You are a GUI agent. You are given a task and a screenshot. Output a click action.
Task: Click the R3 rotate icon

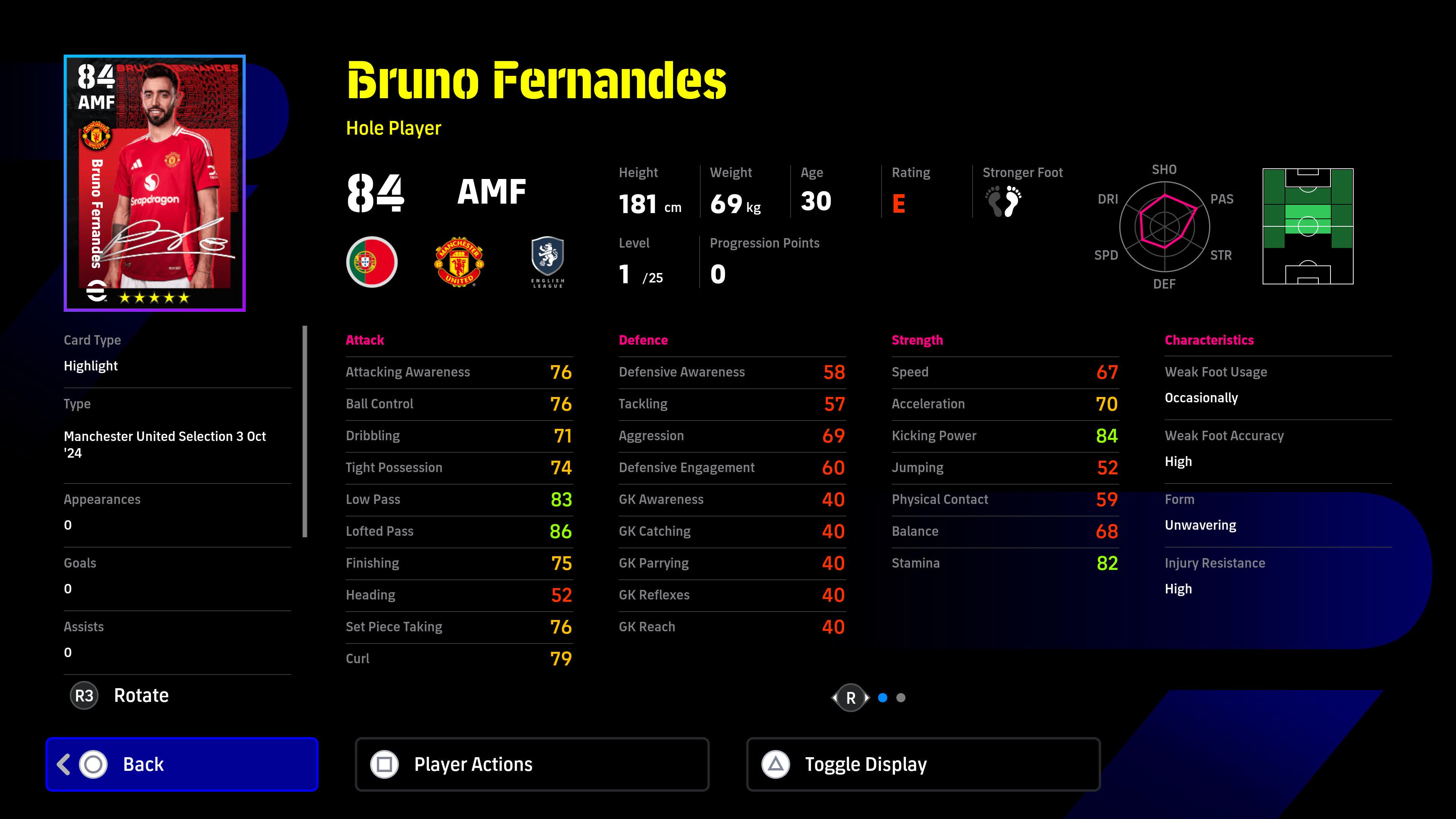[84, 695]
